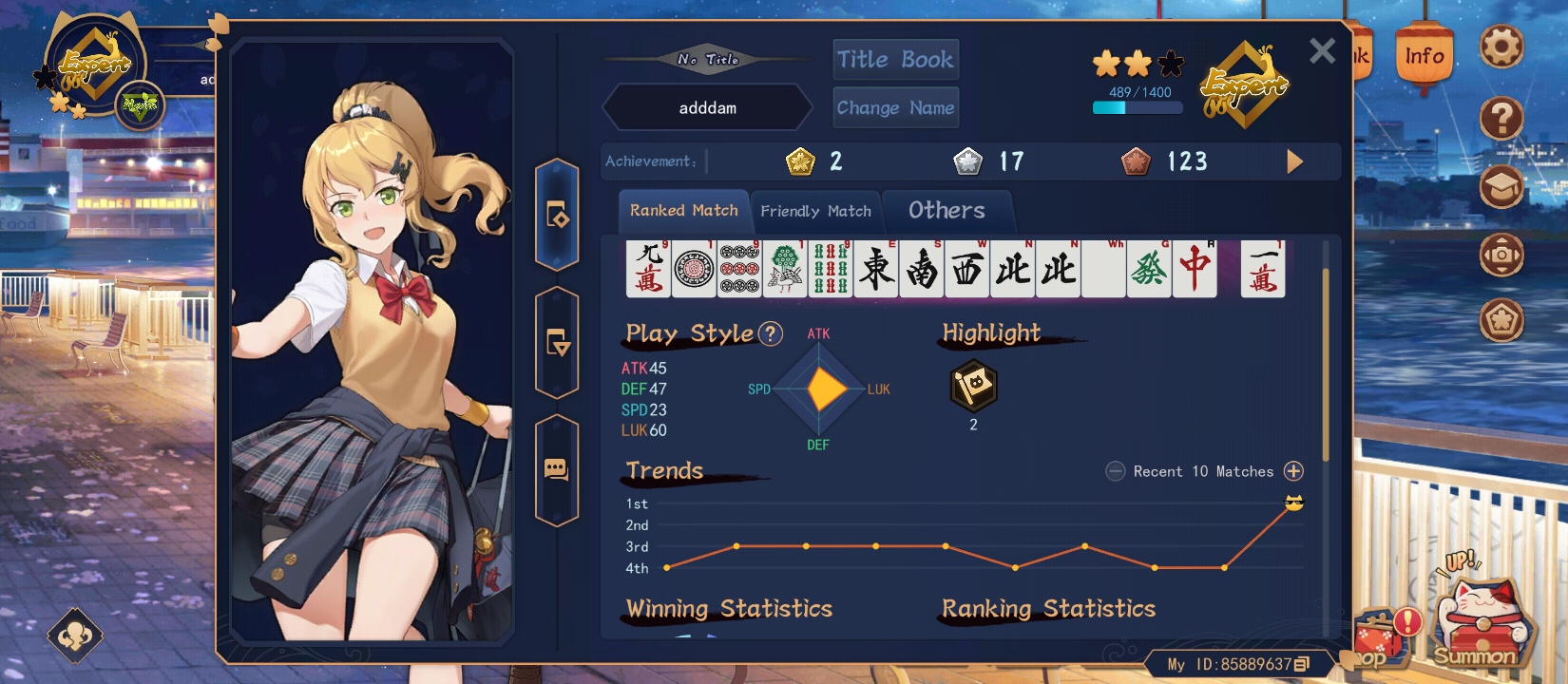Click the highlight tile badge icon
Screen dimensions: 1568x684
[973, 386]
